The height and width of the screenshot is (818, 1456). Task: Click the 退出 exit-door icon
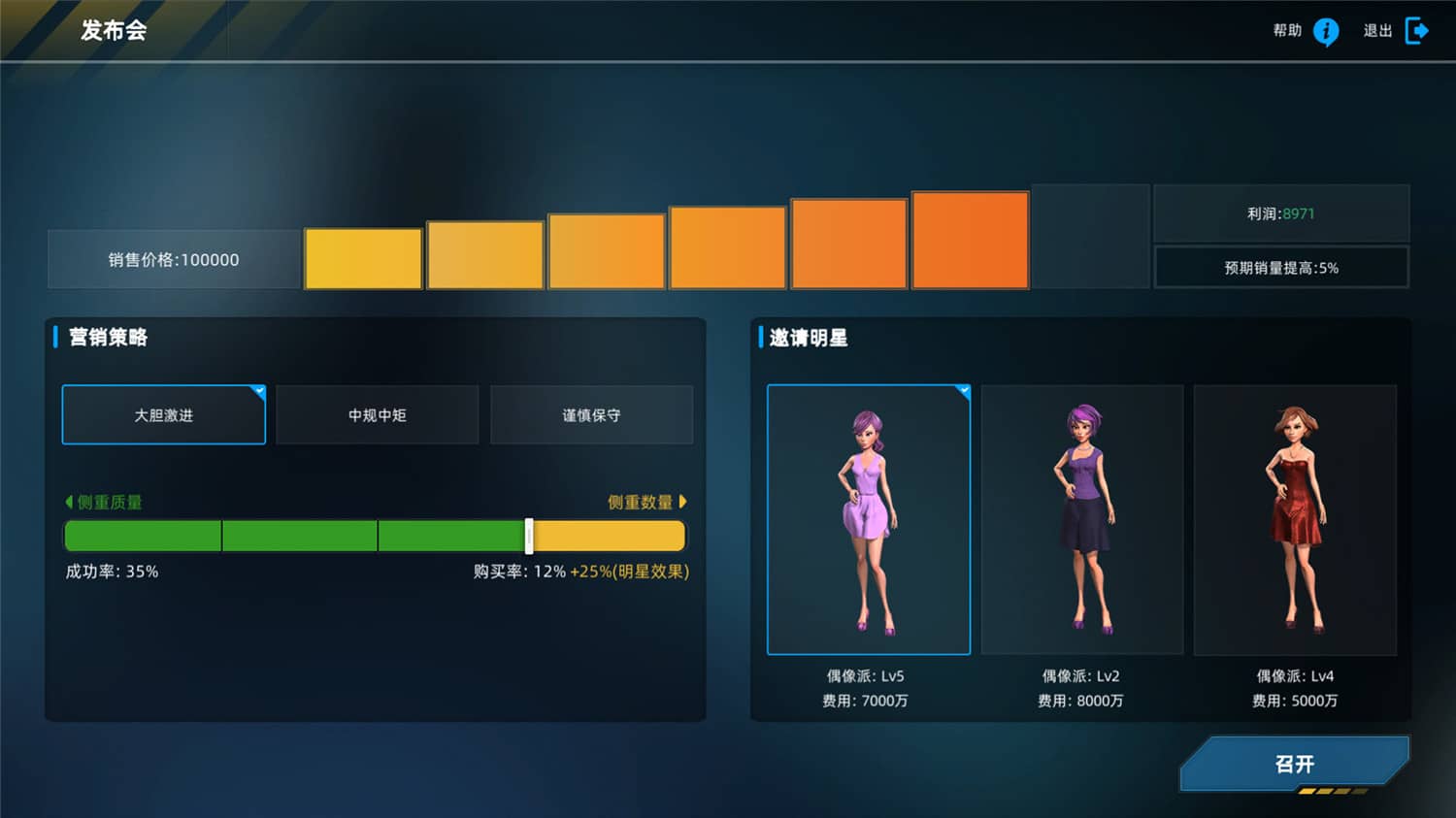[x=1417, y=30]
